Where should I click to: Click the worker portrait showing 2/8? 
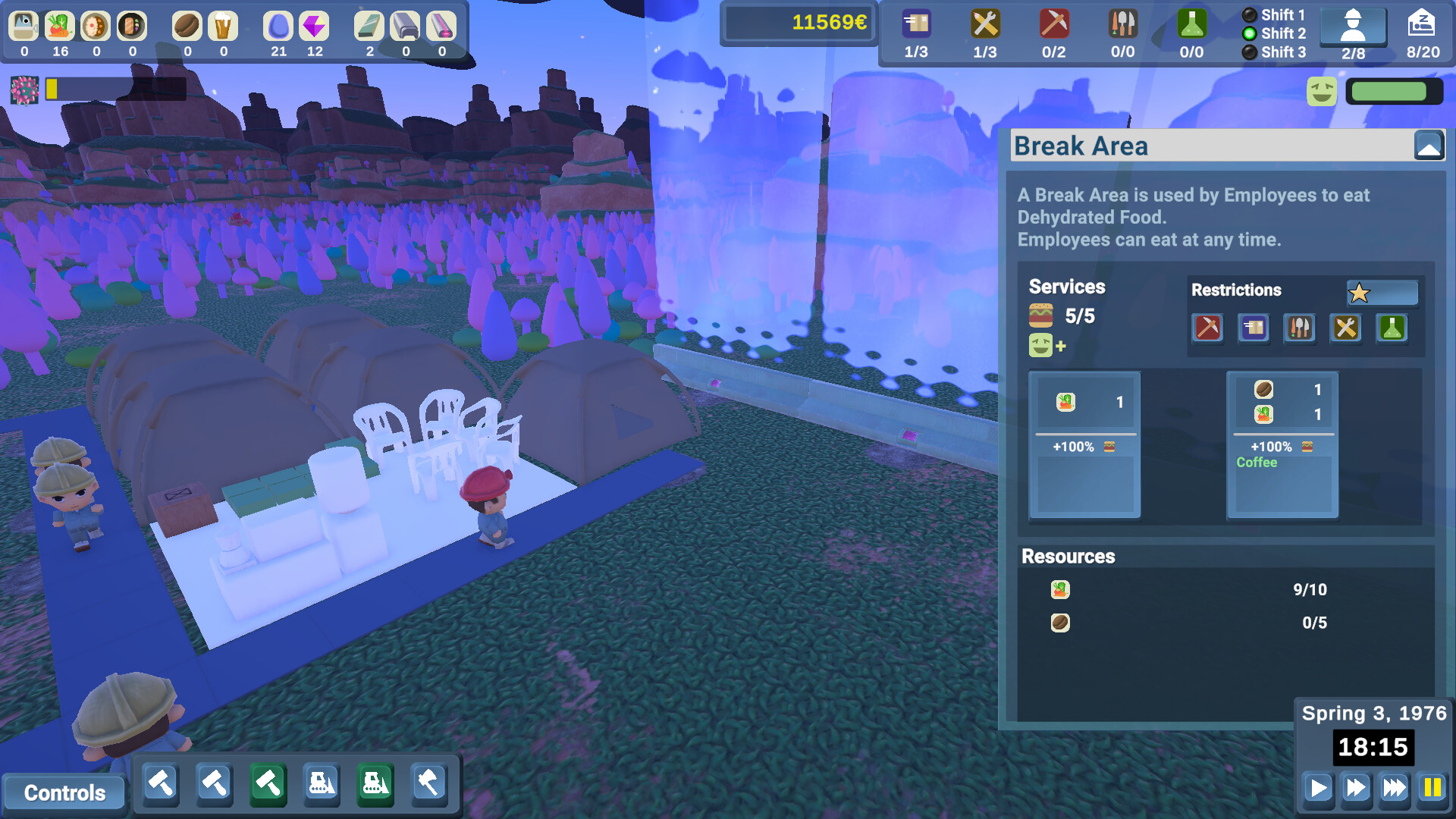click(x=1351, y=25)
